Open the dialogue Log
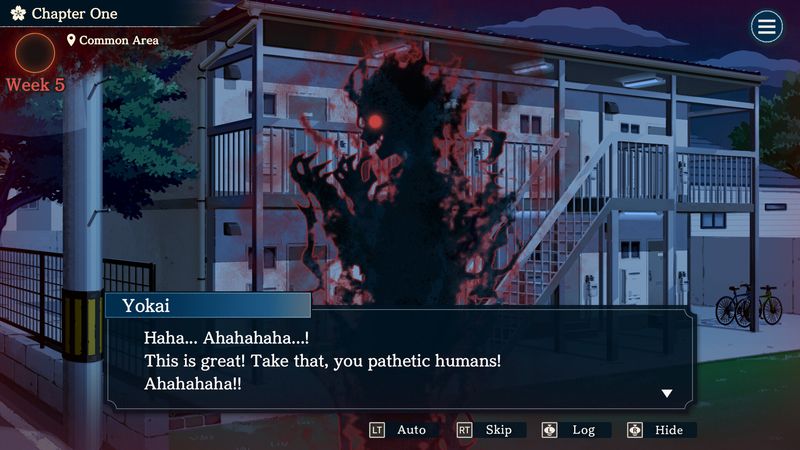Viewport: 800px width, 450px height. tap(572, 430)
